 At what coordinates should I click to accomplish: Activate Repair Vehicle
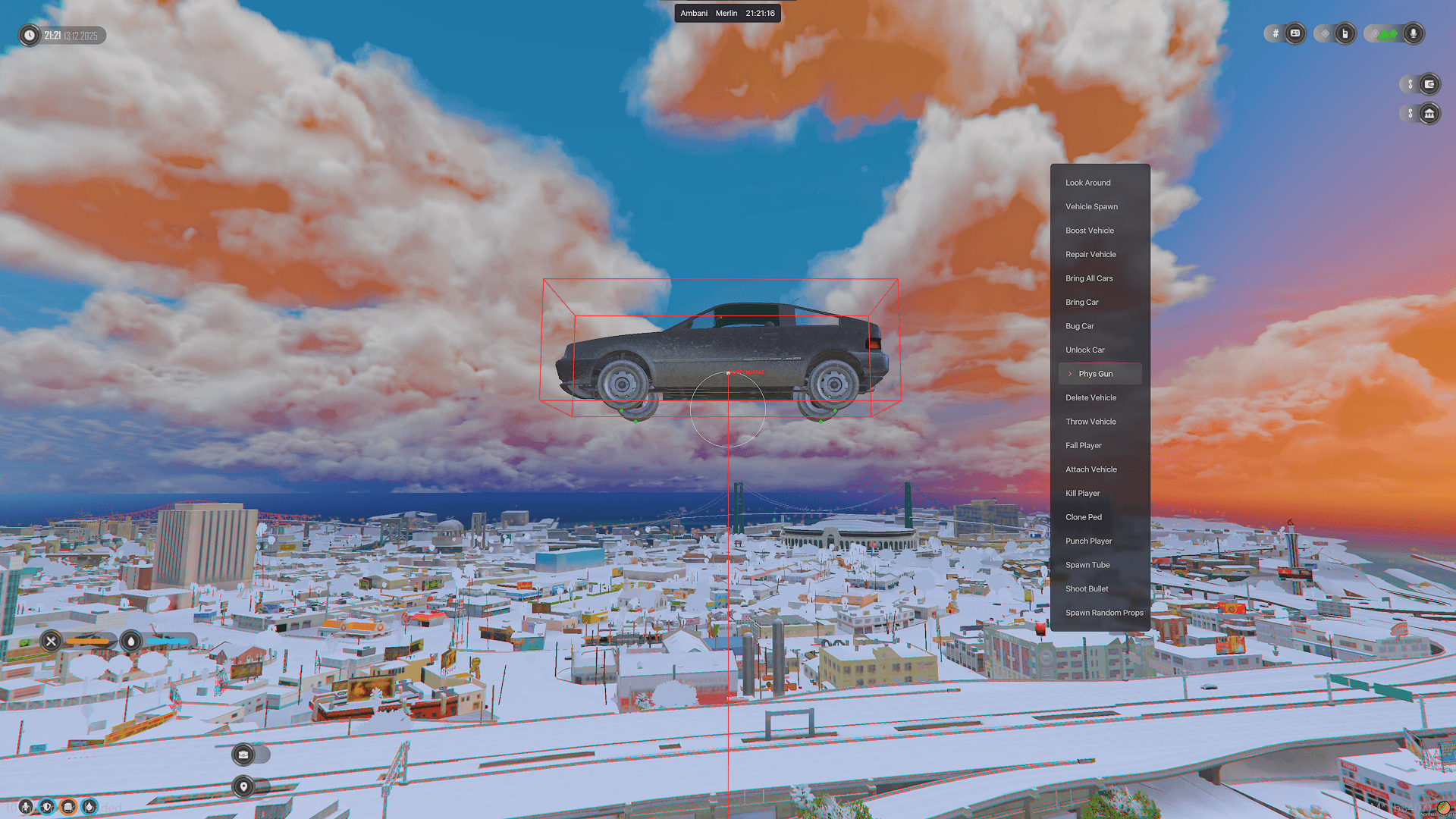[x=1090, y=254]
